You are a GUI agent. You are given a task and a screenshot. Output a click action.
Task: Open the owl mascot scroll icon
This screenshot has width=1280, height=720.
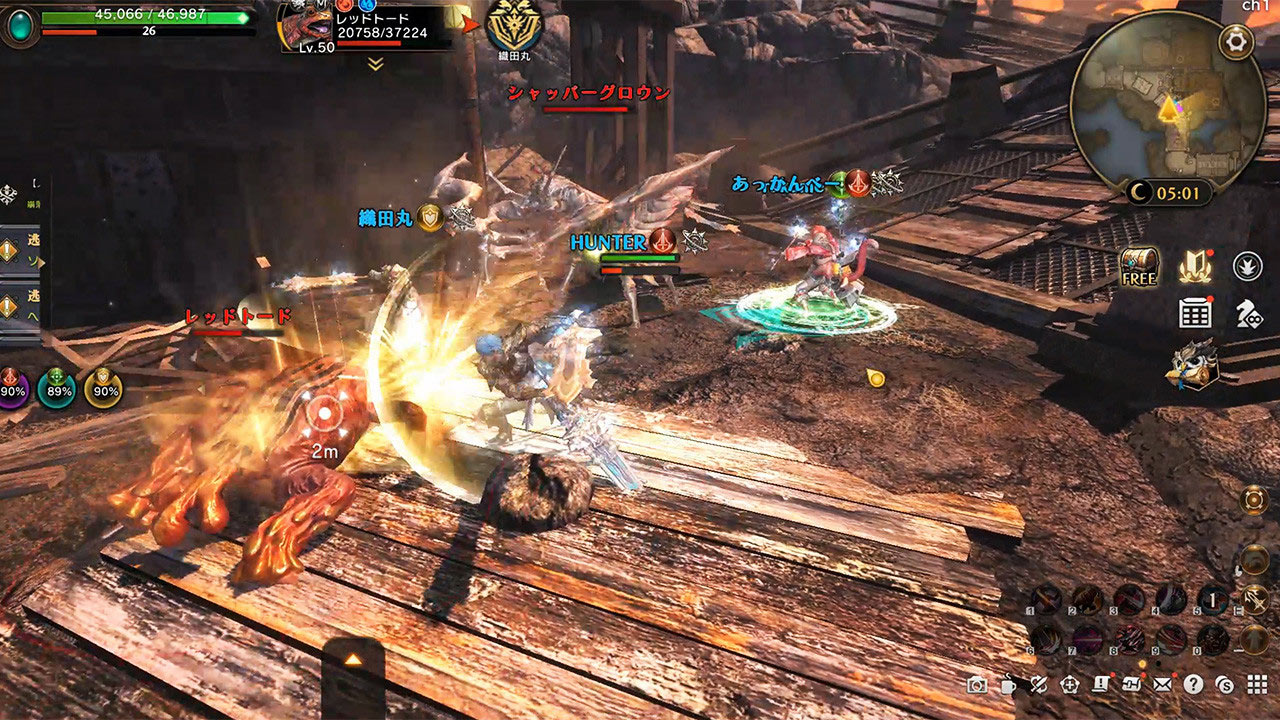pyautogui.click(x=1192, y=364)
